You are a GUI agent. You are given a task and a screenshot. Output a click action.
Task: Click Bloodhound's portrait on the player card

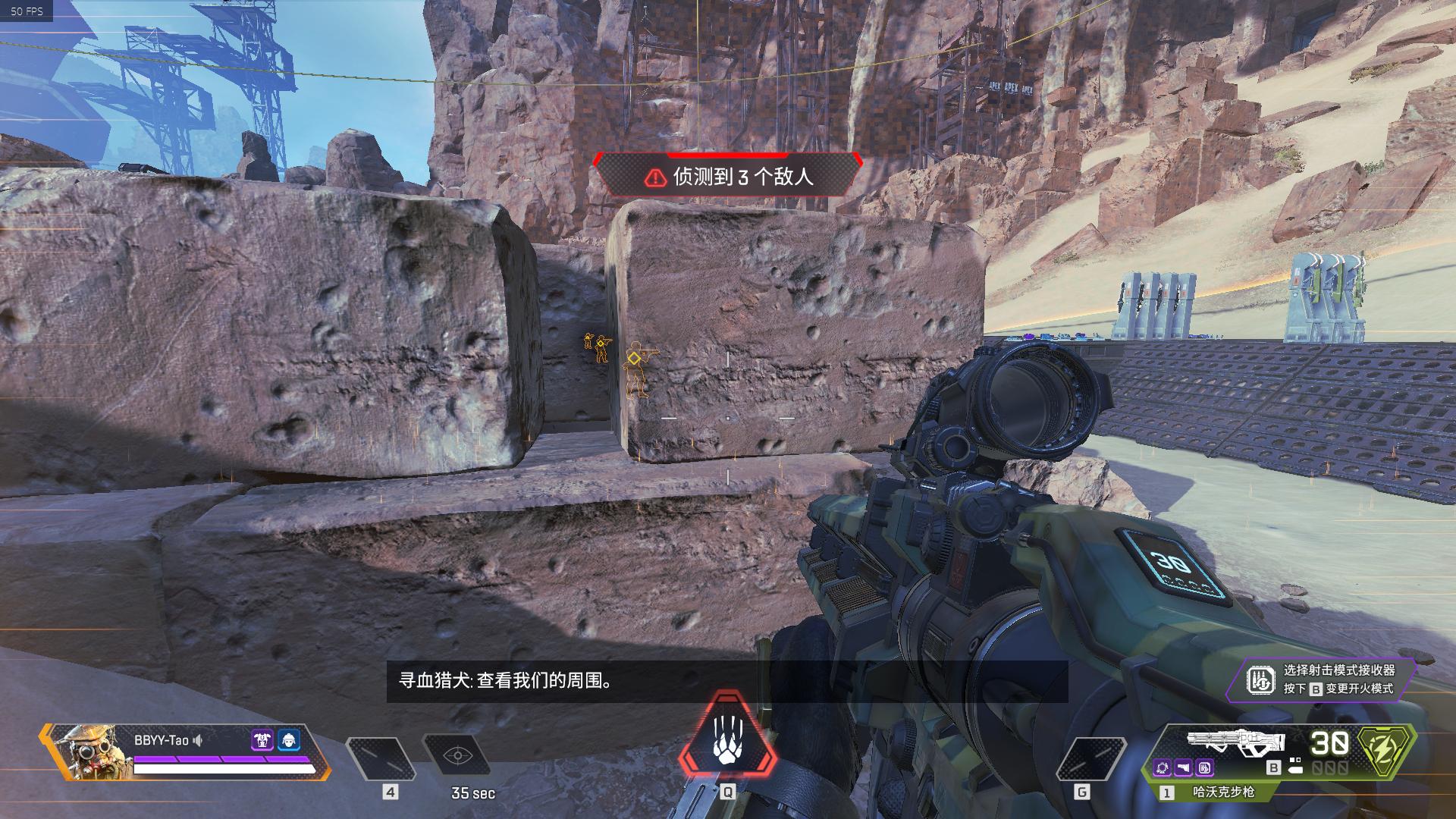[x=87, y=752]
